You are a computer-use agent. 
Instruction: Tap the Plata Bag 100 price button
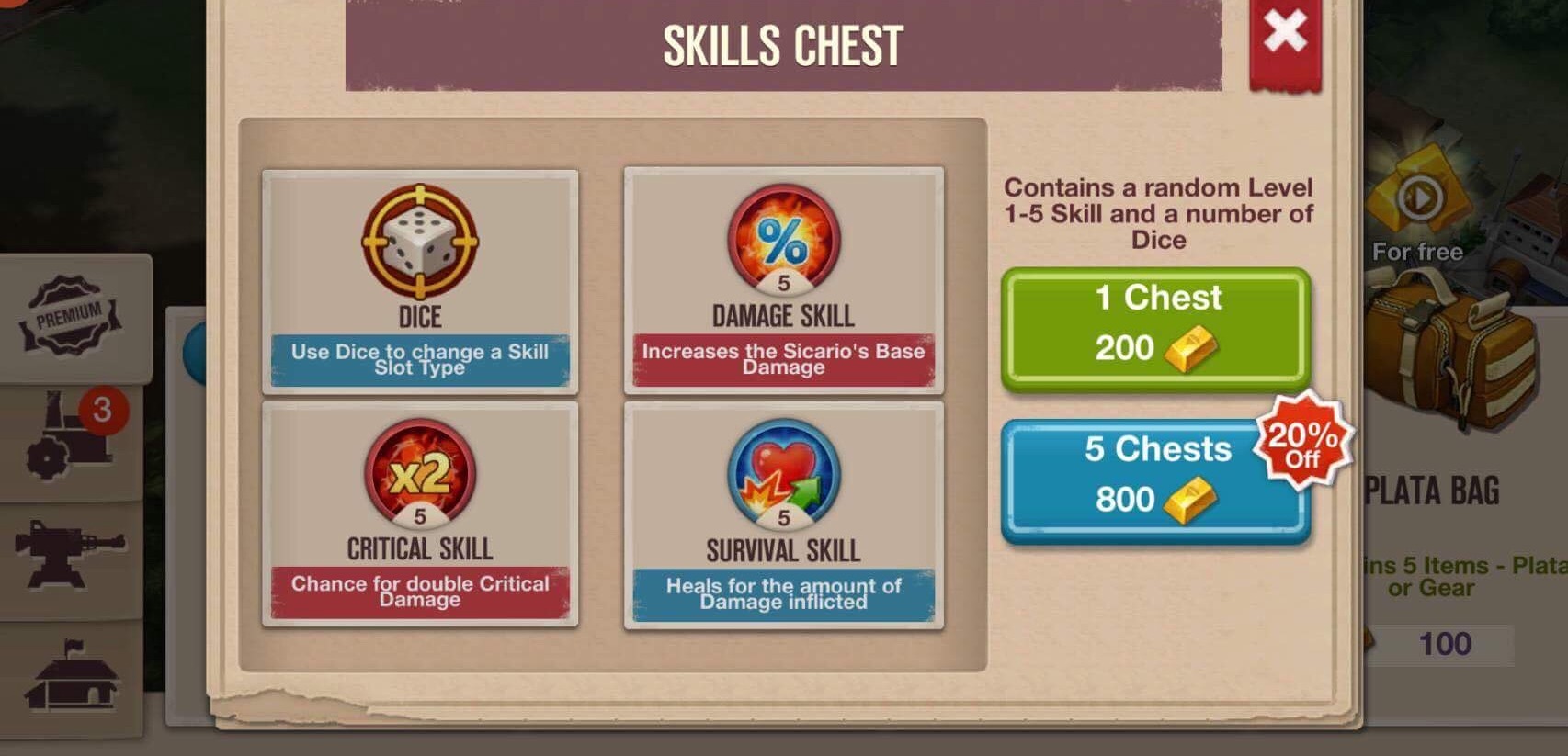click(x=1445, y=644)
